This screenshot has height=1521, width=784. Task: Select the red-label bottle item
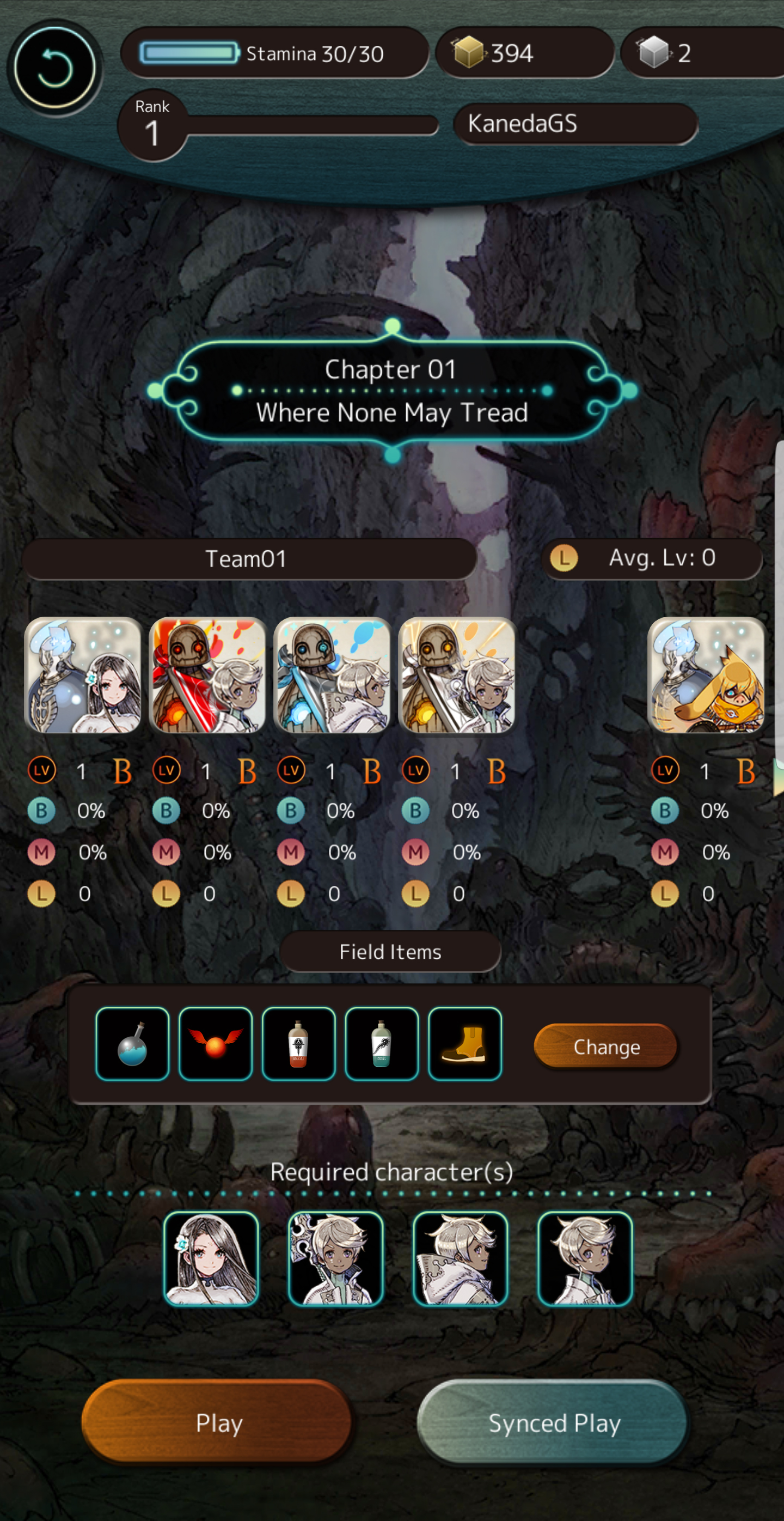(298, 1044)
